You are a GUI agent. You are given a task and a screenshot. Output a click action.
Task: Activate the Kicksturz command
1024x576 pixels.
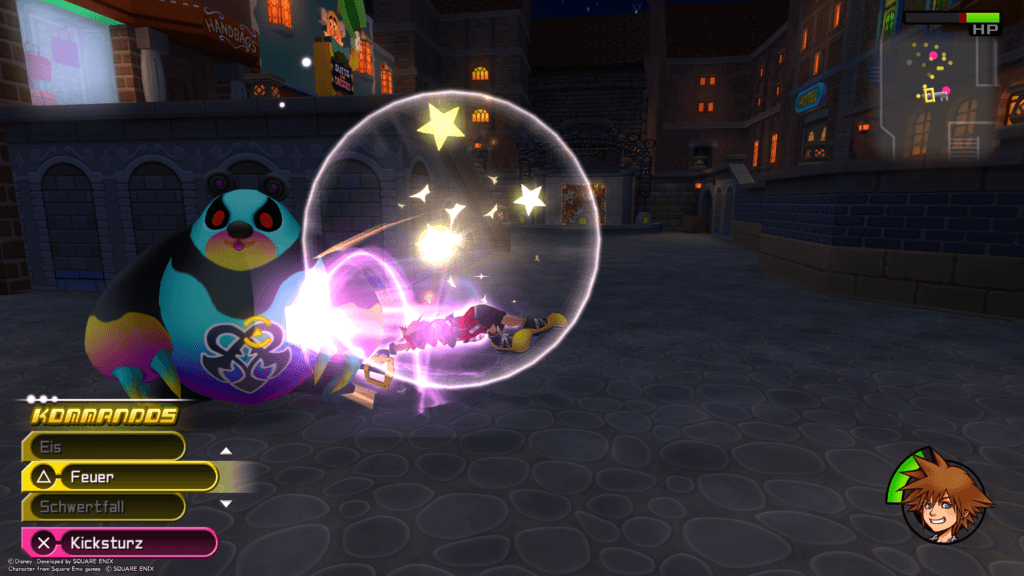click(120, 543)
